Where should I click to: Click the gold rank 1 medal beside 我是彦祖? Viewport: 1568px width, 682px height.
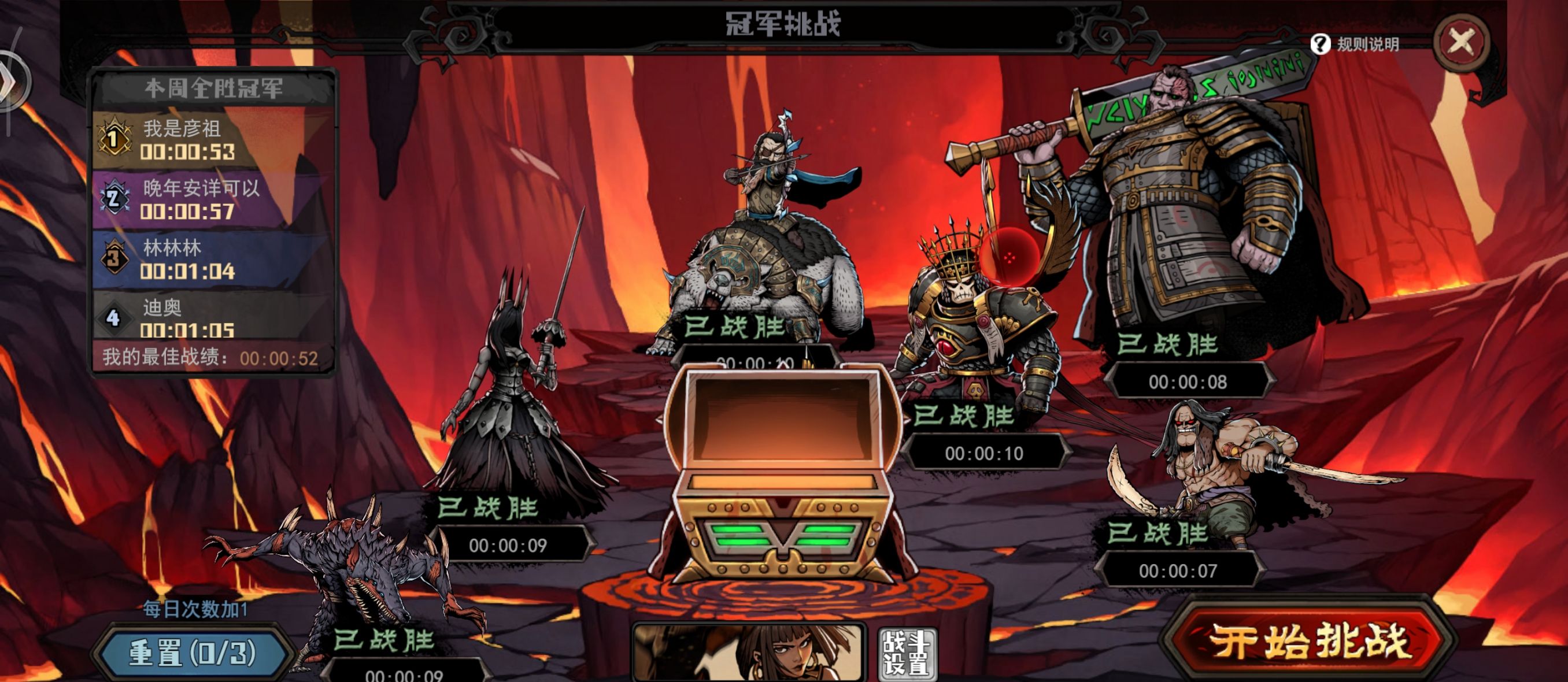click(113, 138)
